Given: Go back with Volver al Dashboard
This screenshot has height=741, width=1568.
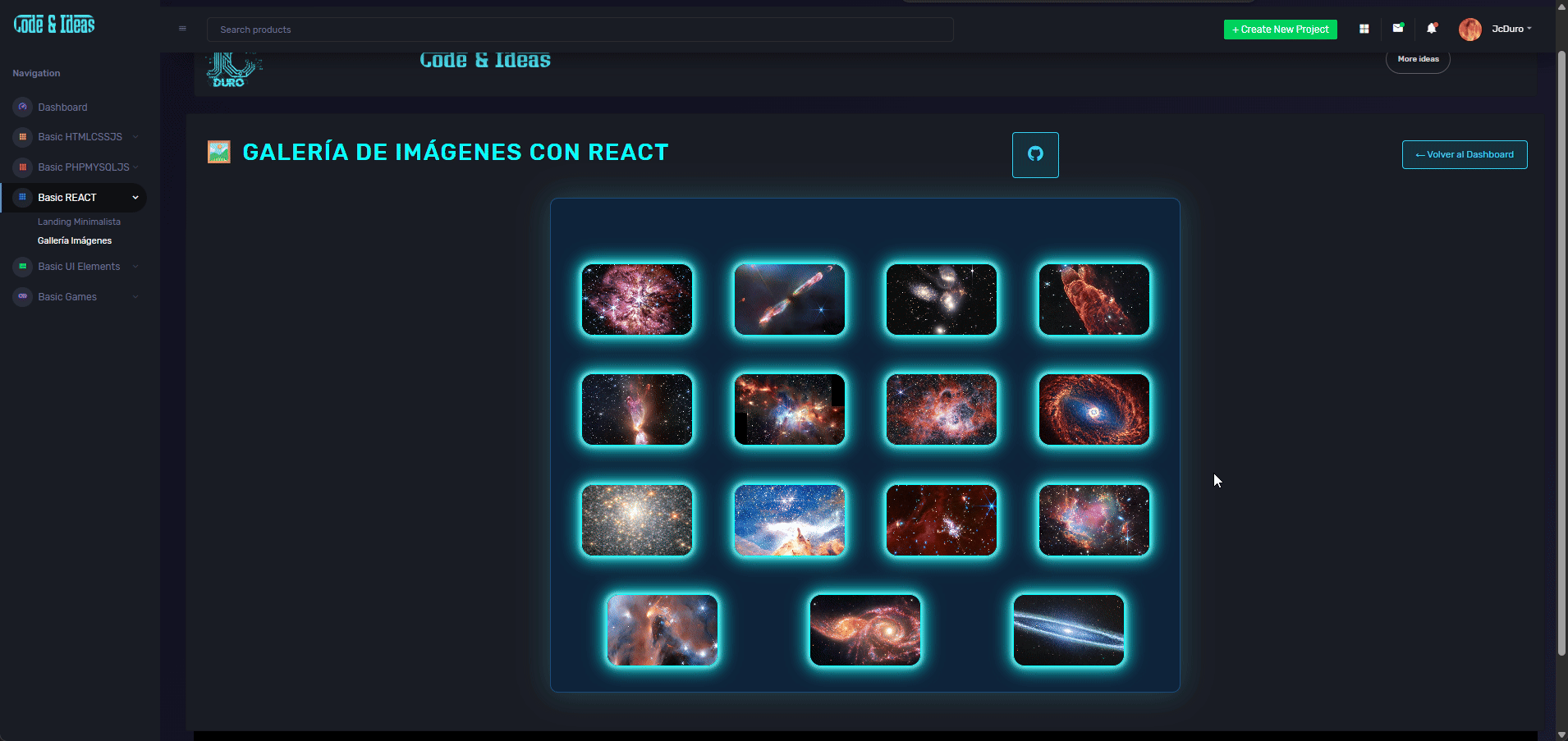Looking at the screenshot, I should 1464,154.
